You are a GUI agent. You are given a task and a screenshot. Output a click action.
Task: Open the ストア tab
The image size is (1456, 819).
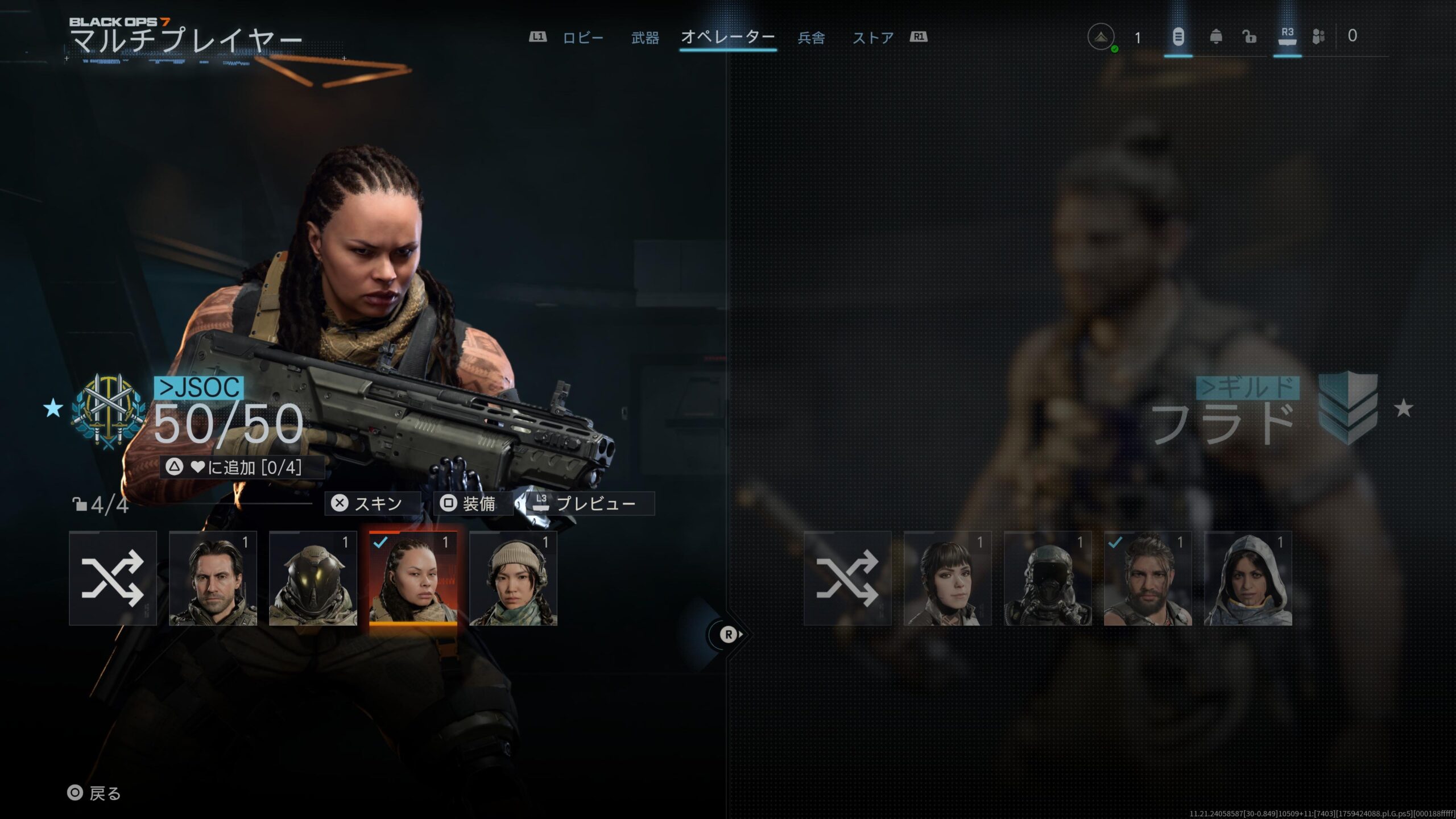pyautogui.click(x=873, y=38)
